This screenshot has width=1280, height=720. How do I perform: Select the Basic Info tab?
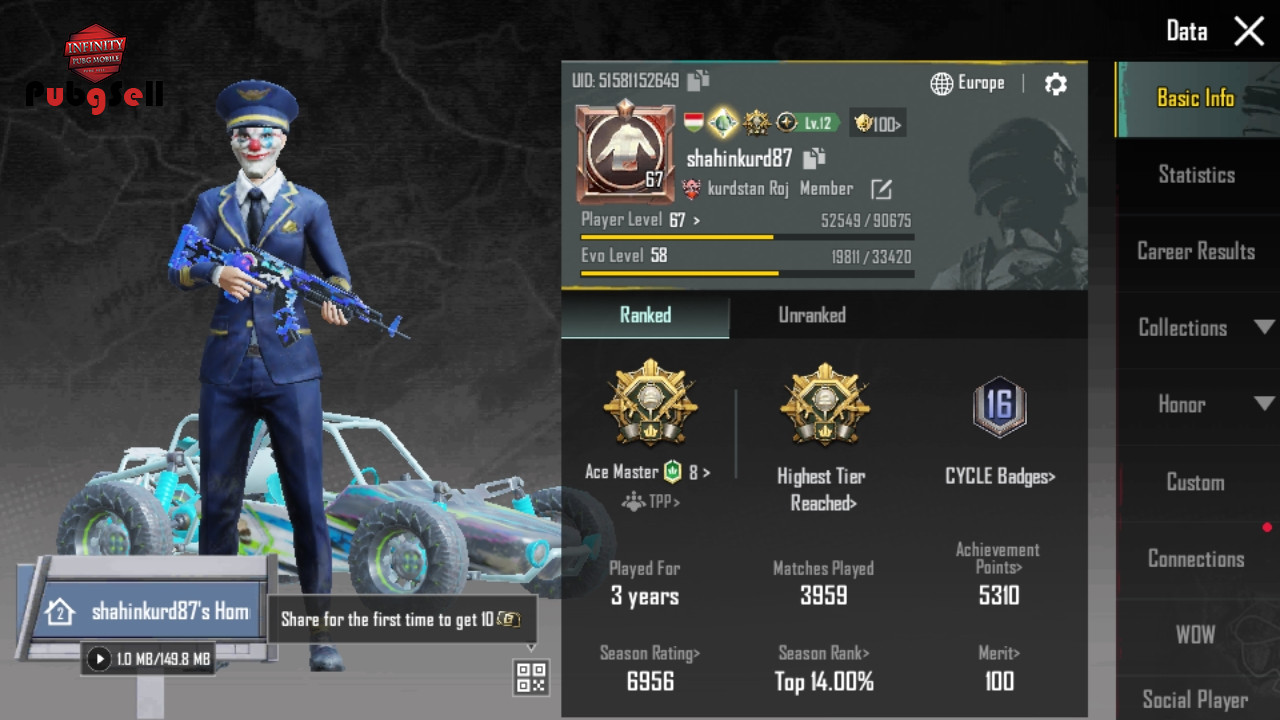coord(1196,98)
